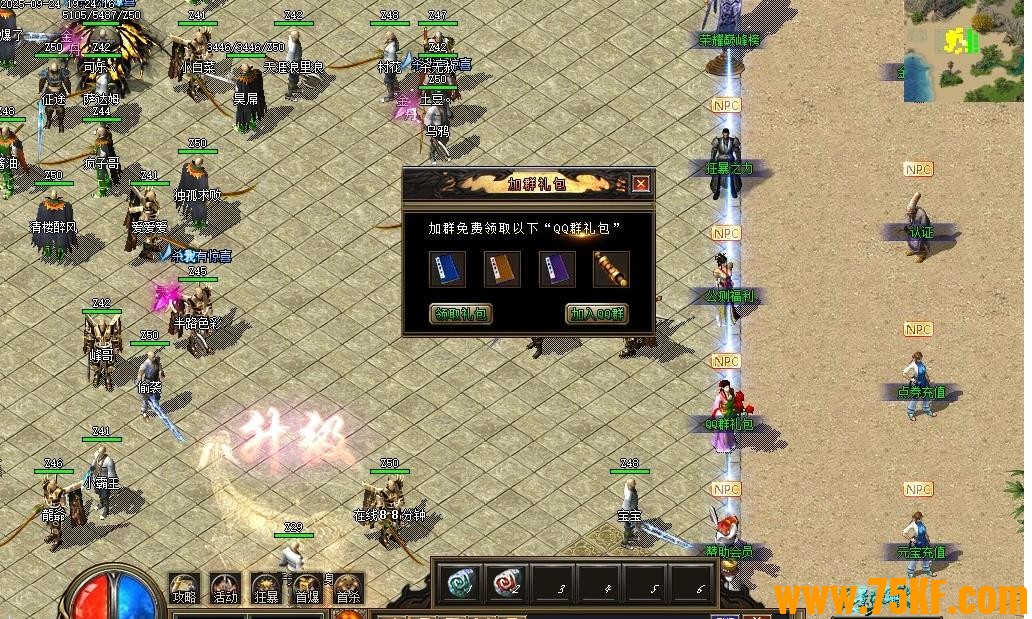Select the blue book gift item

447,269
